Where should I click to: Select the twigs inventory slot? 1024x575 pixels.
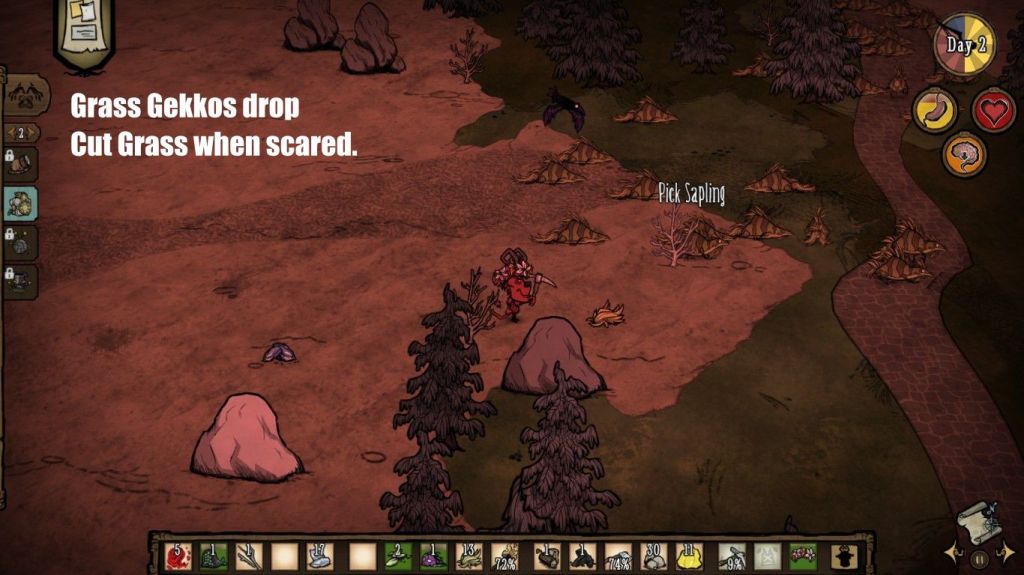[247, 555]
